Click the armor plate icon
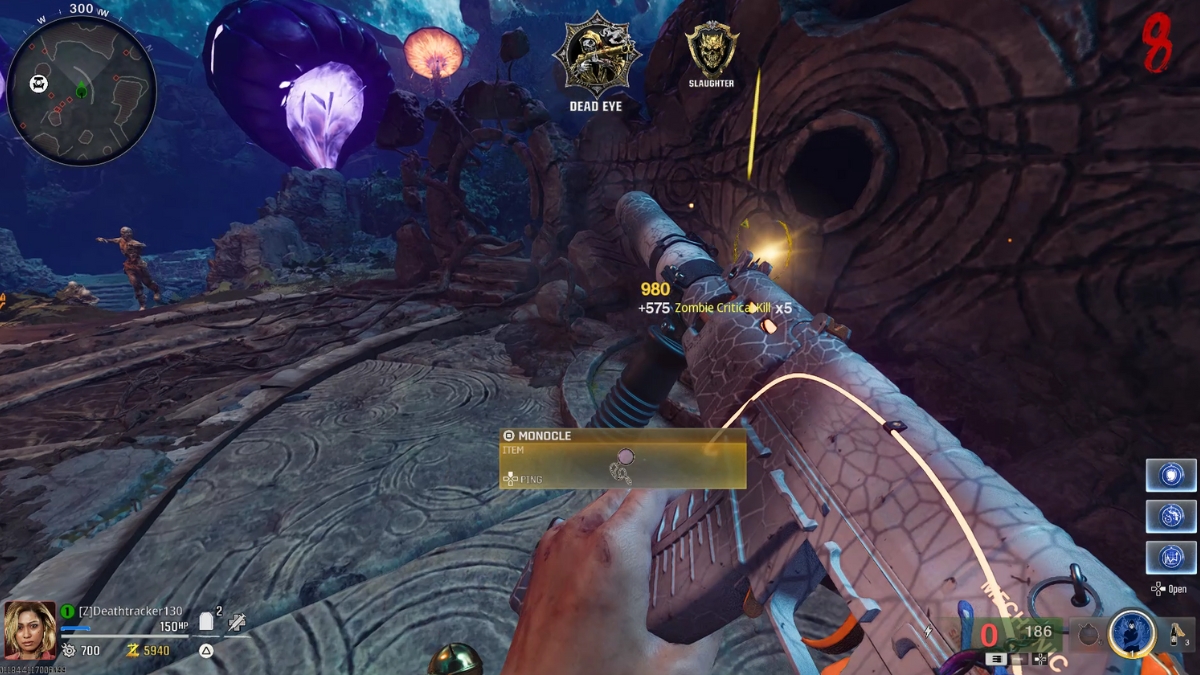Viewport: 1200px width, 675px height. (207, 622)
